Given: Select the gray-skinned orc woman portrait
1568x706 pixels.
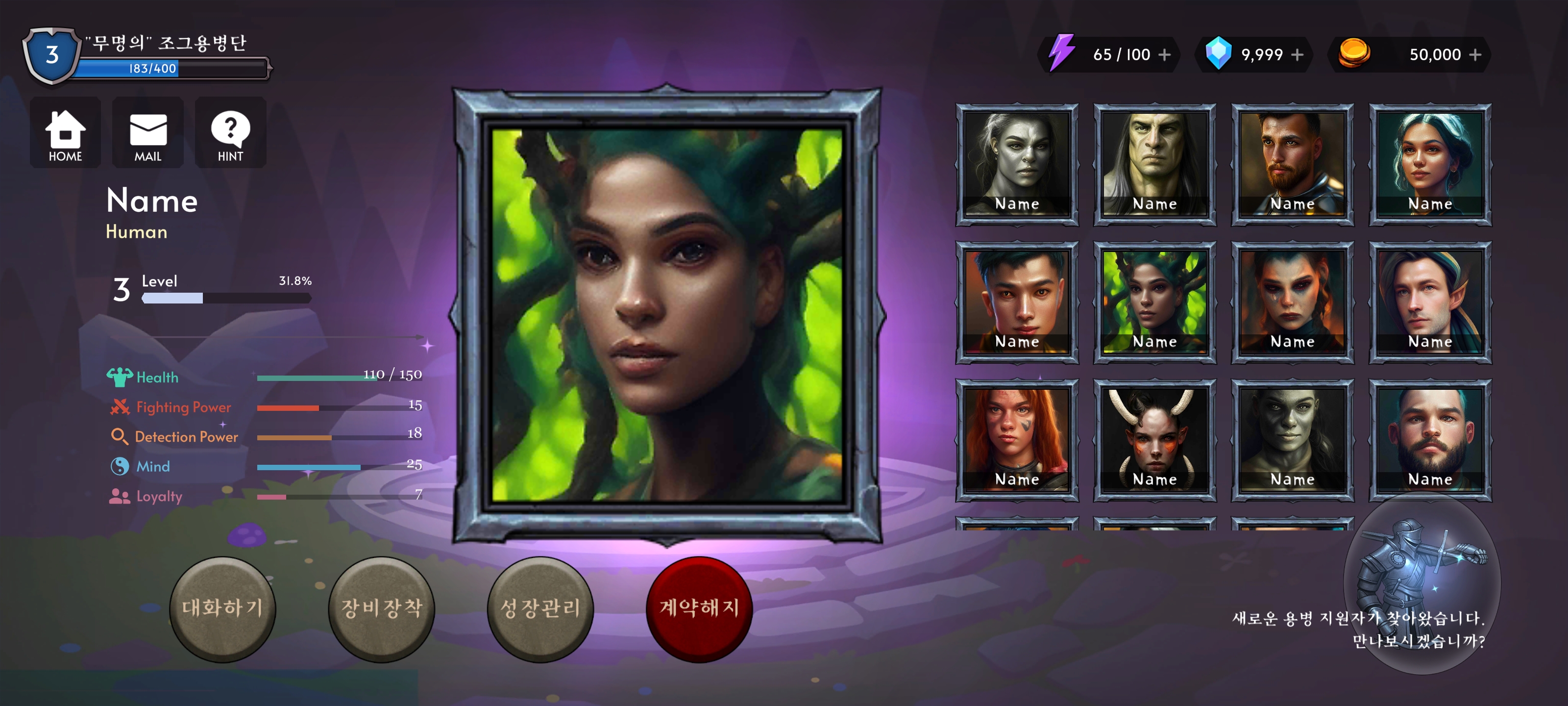Looking at the screenshot, I should pyautogui.click(x=1017, y=164).
